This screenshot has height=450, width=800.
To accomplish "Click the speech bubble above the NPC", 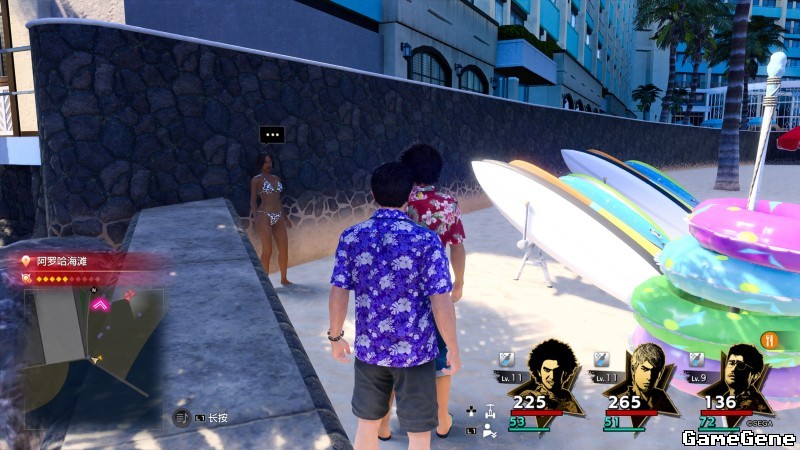I will pos(271,134).
